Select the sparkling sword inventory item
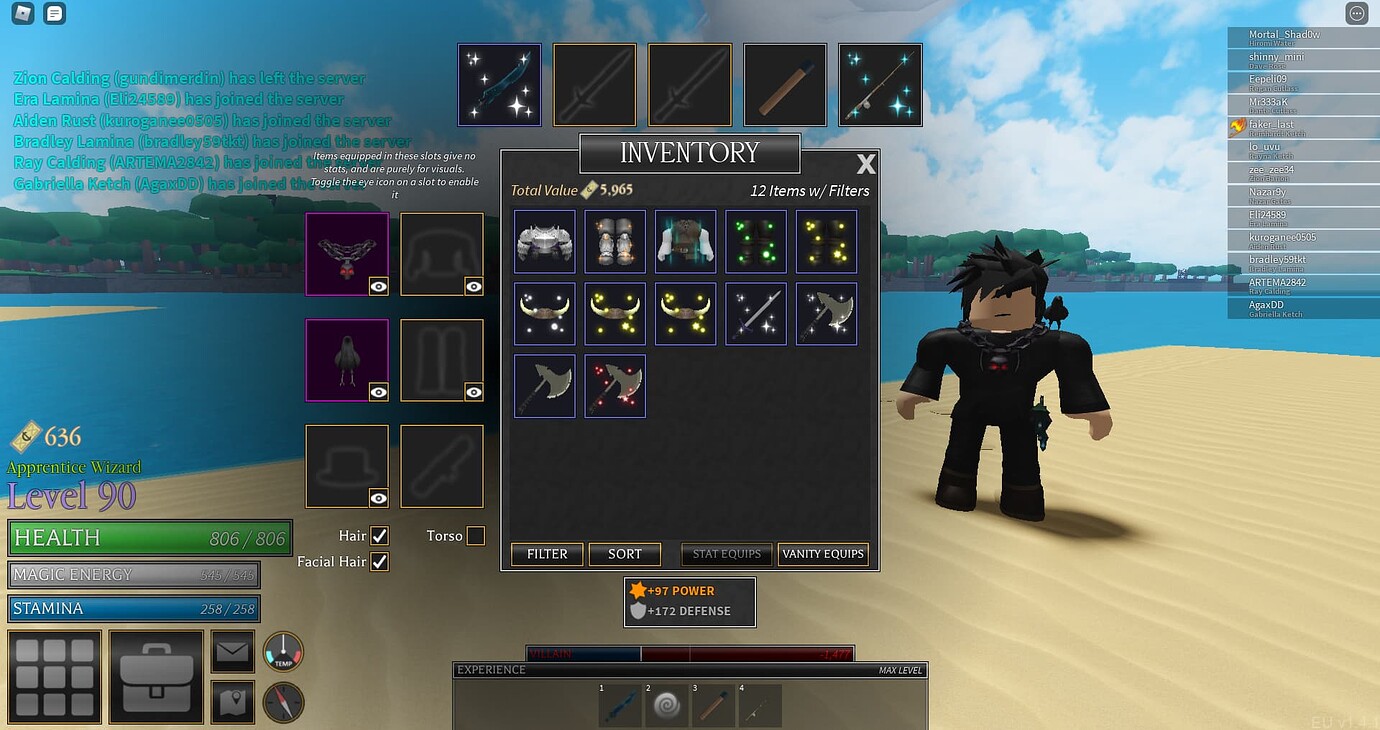The height and width of the screenshot is (730, 1380). 756,313
